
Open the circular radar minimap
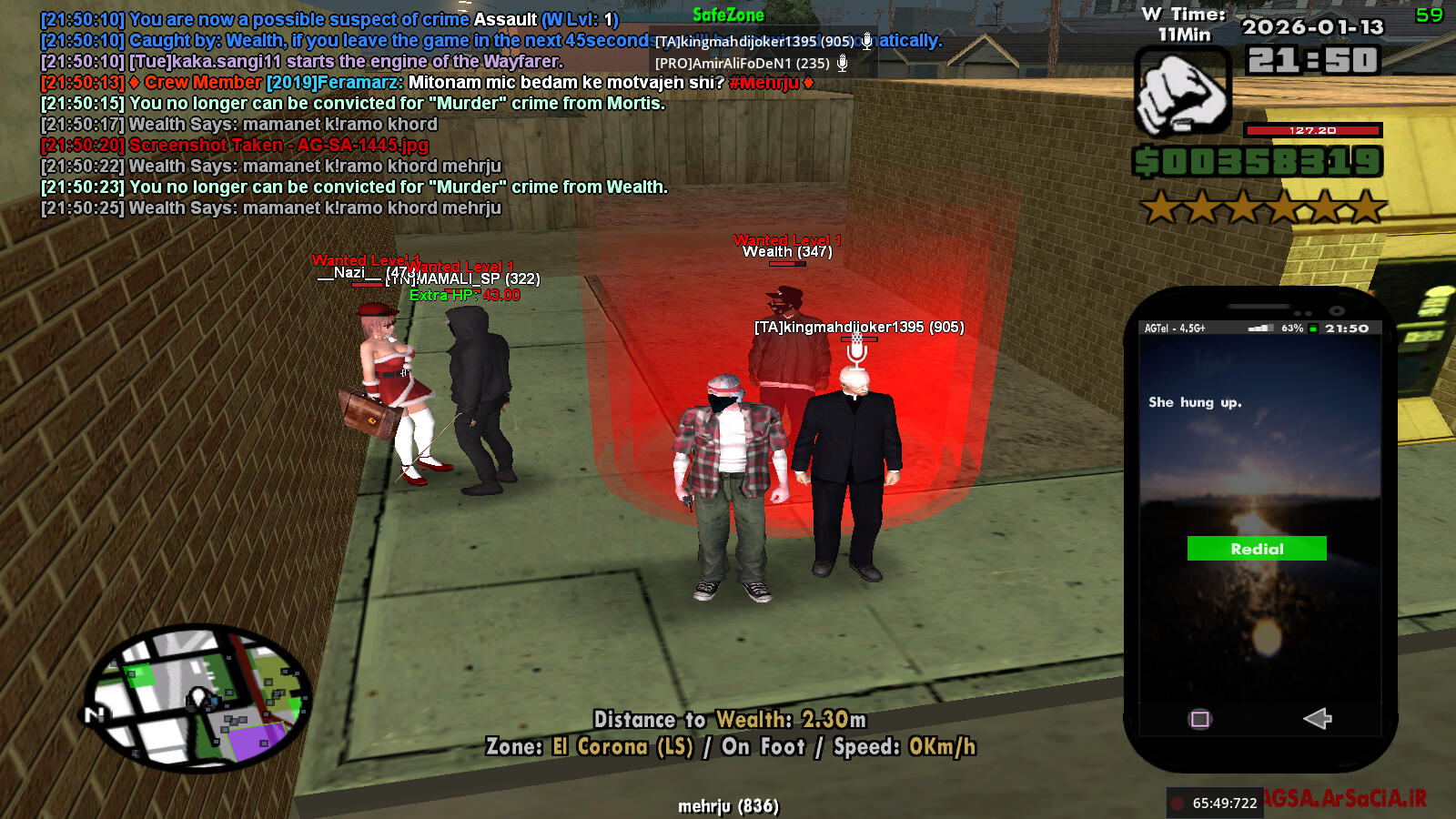click(197, 697)
